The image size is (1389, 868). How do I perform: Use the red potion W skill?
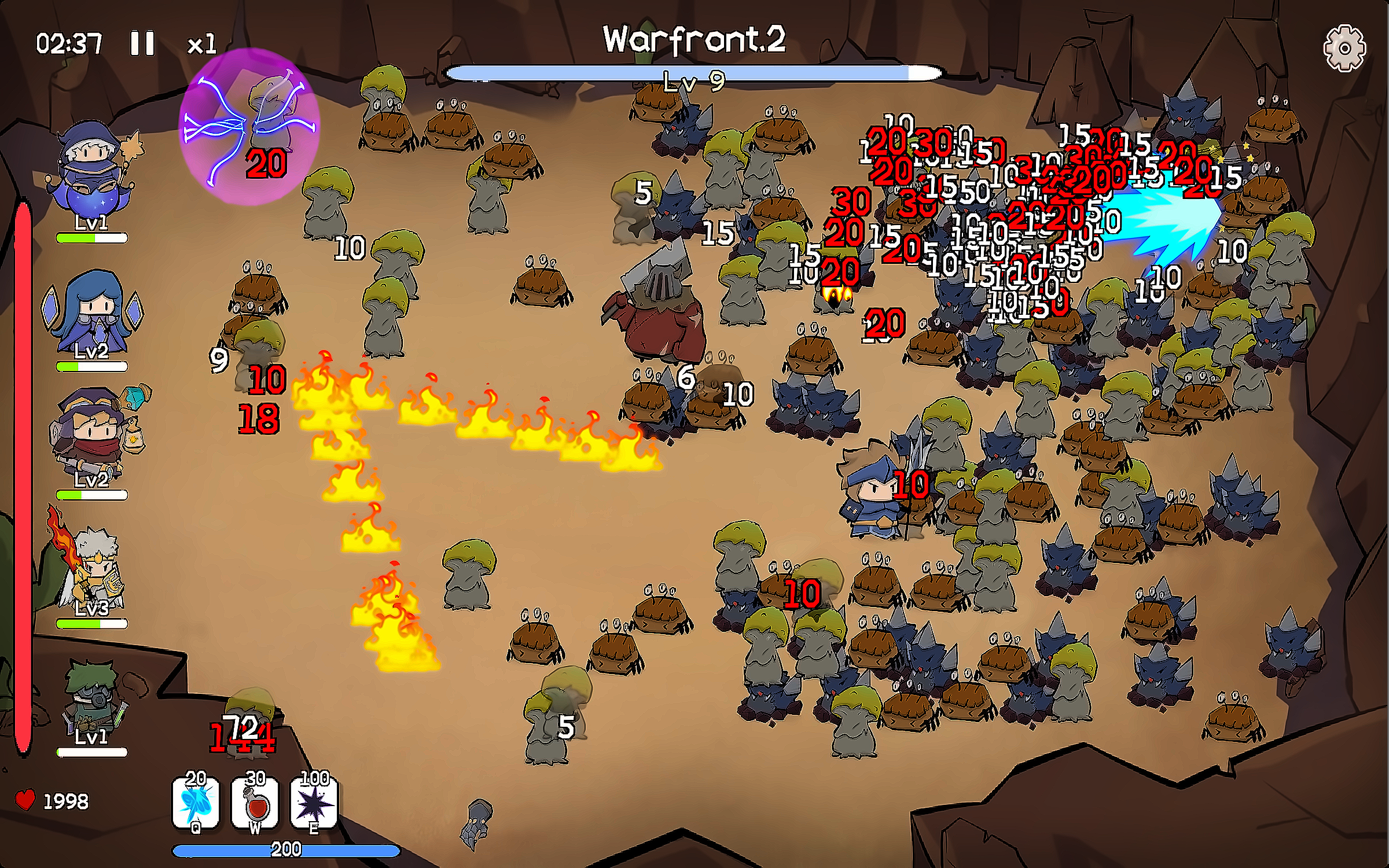tap(255, 803)
